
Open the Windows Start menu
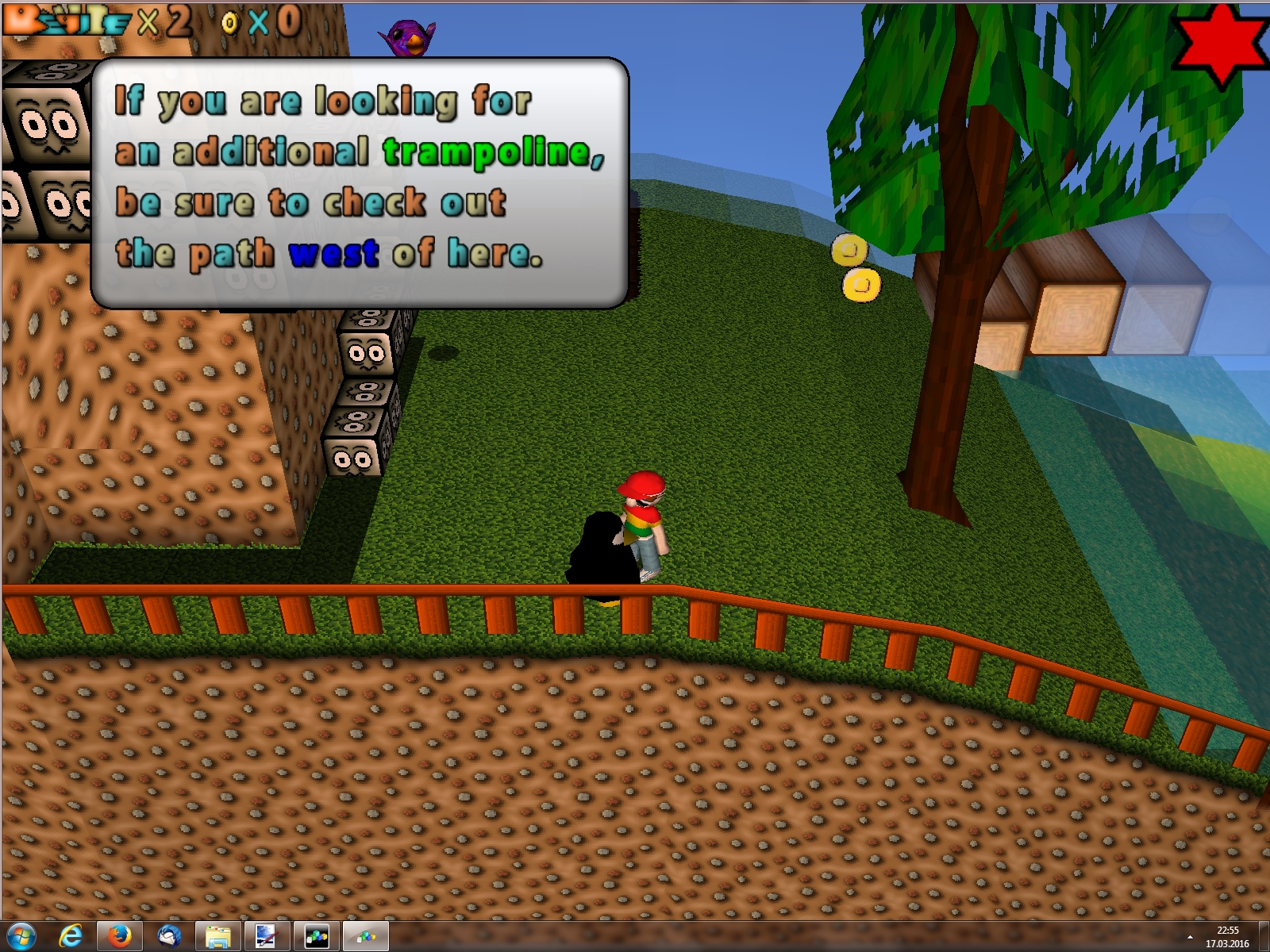pyautogui.click(x=20, y=936)
